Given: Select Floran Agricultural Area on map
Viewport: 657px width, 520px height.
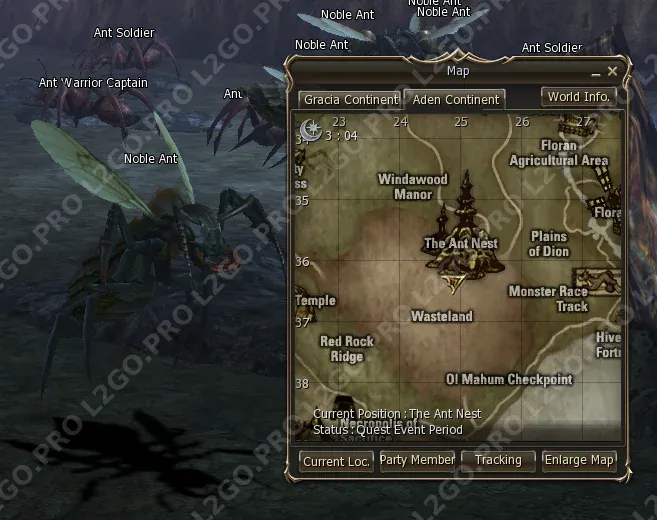Looking at the screenshot, I should pos(558,153).
